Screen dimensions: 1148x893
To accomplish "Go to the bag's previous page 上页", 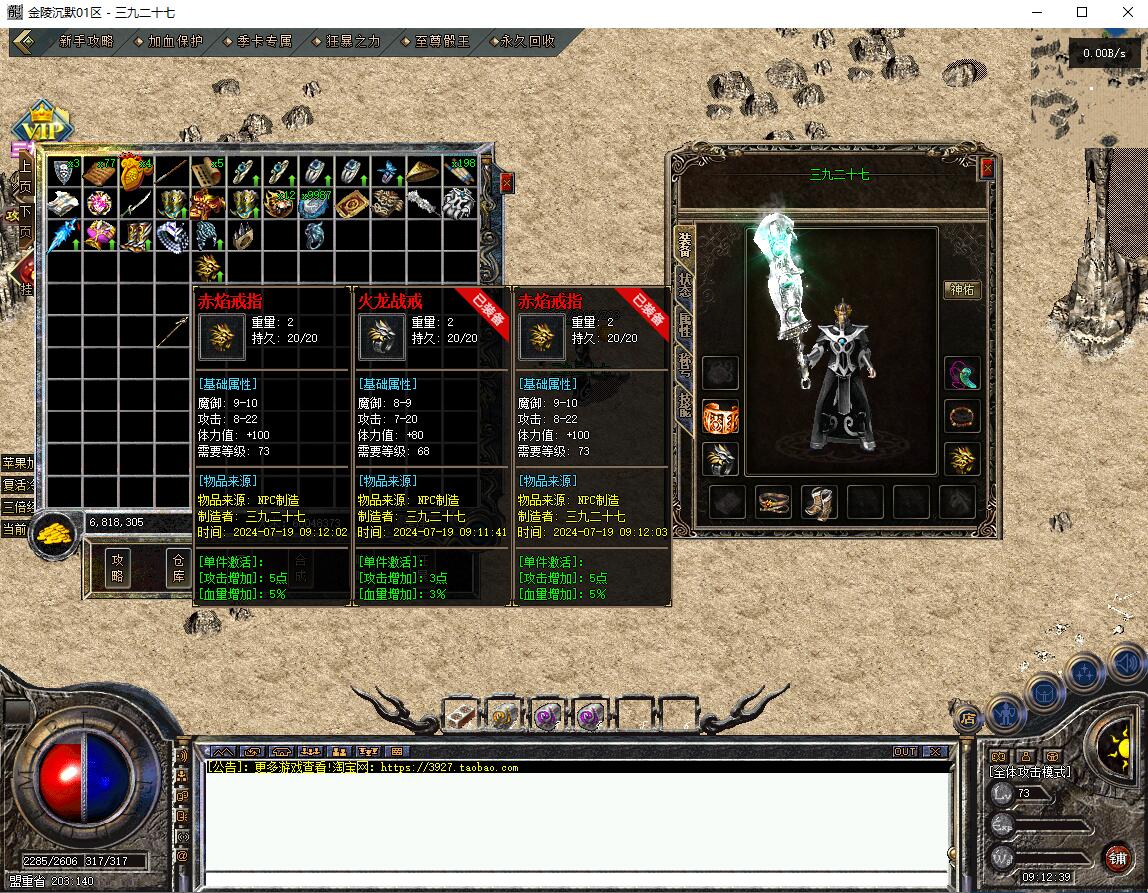I will point(24,175).
